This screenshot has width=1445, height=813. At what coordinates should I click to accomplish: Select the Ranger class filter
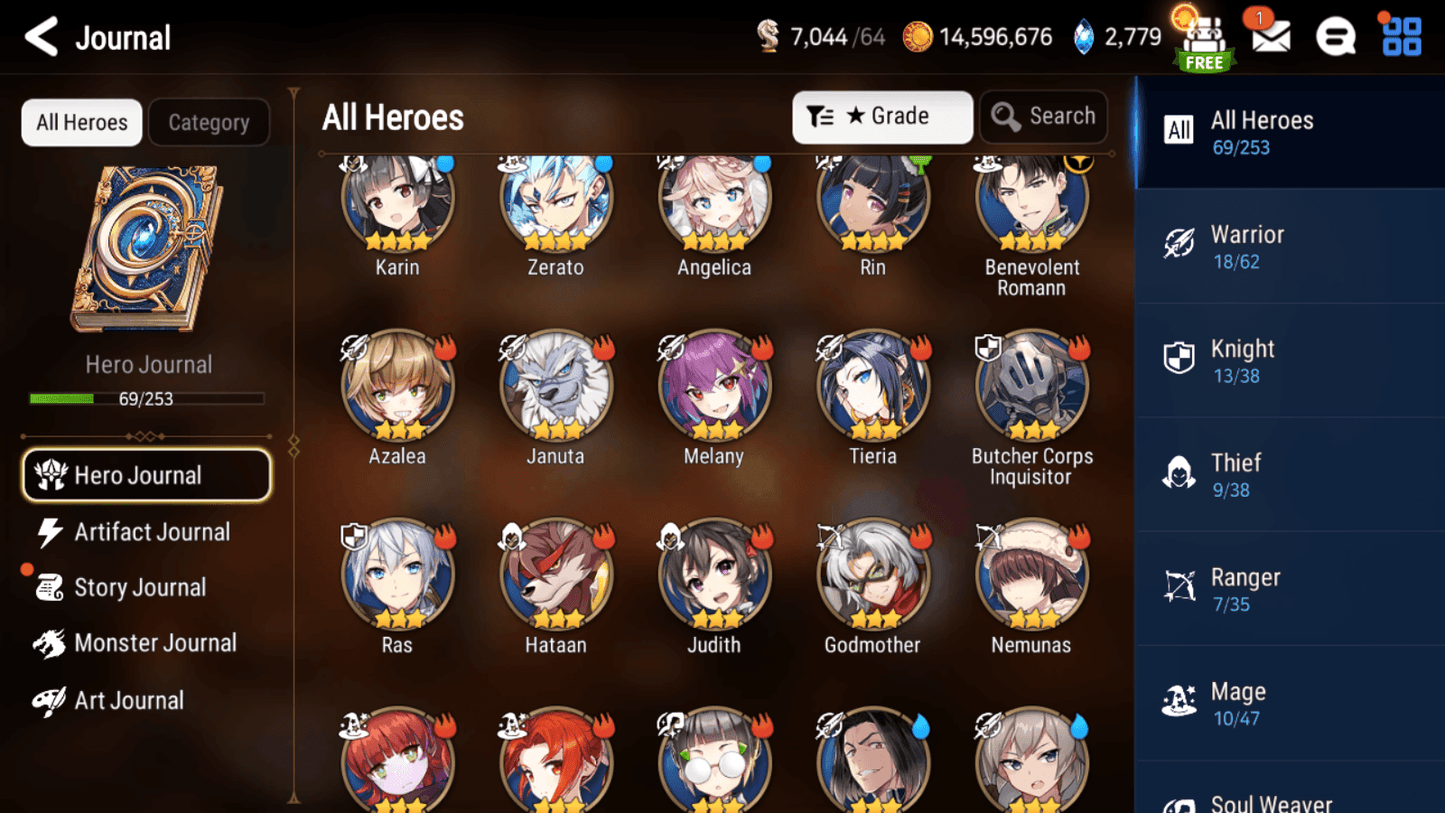[x=1289, y=588]
